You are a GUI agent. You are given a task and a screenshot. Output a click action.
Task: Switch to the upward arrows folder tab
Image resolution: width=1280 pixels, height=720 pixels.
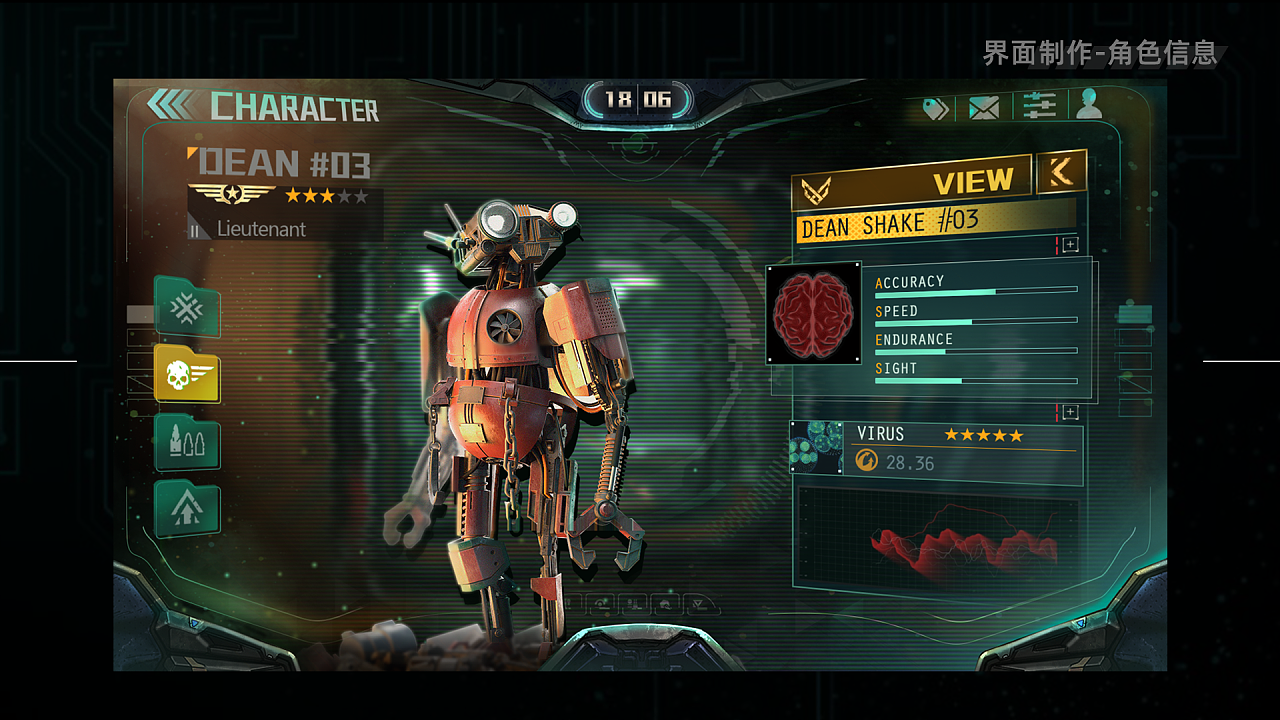click(188, 509)
